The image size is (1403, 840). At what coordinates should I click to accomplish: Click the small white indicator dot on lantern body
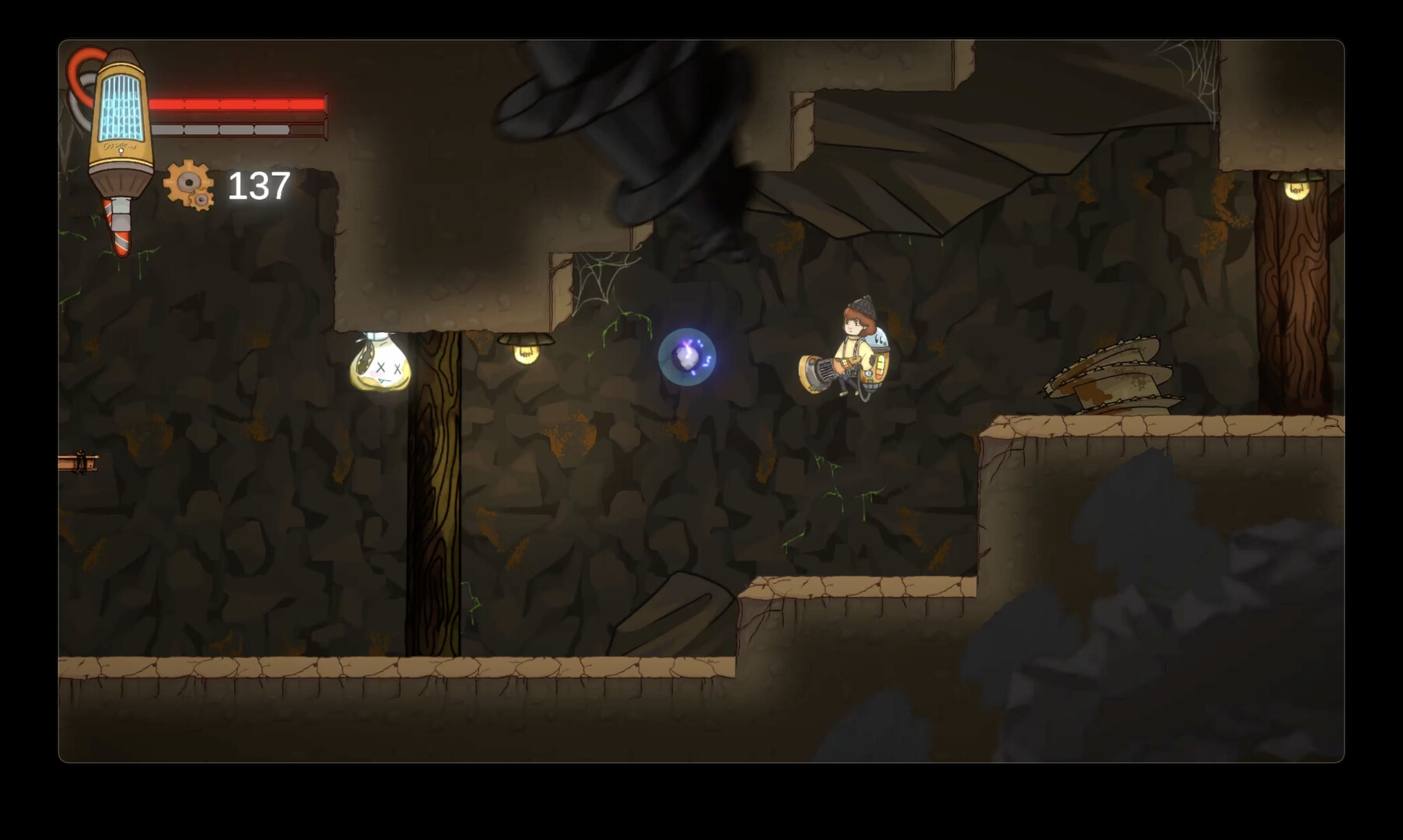(121, 151)
